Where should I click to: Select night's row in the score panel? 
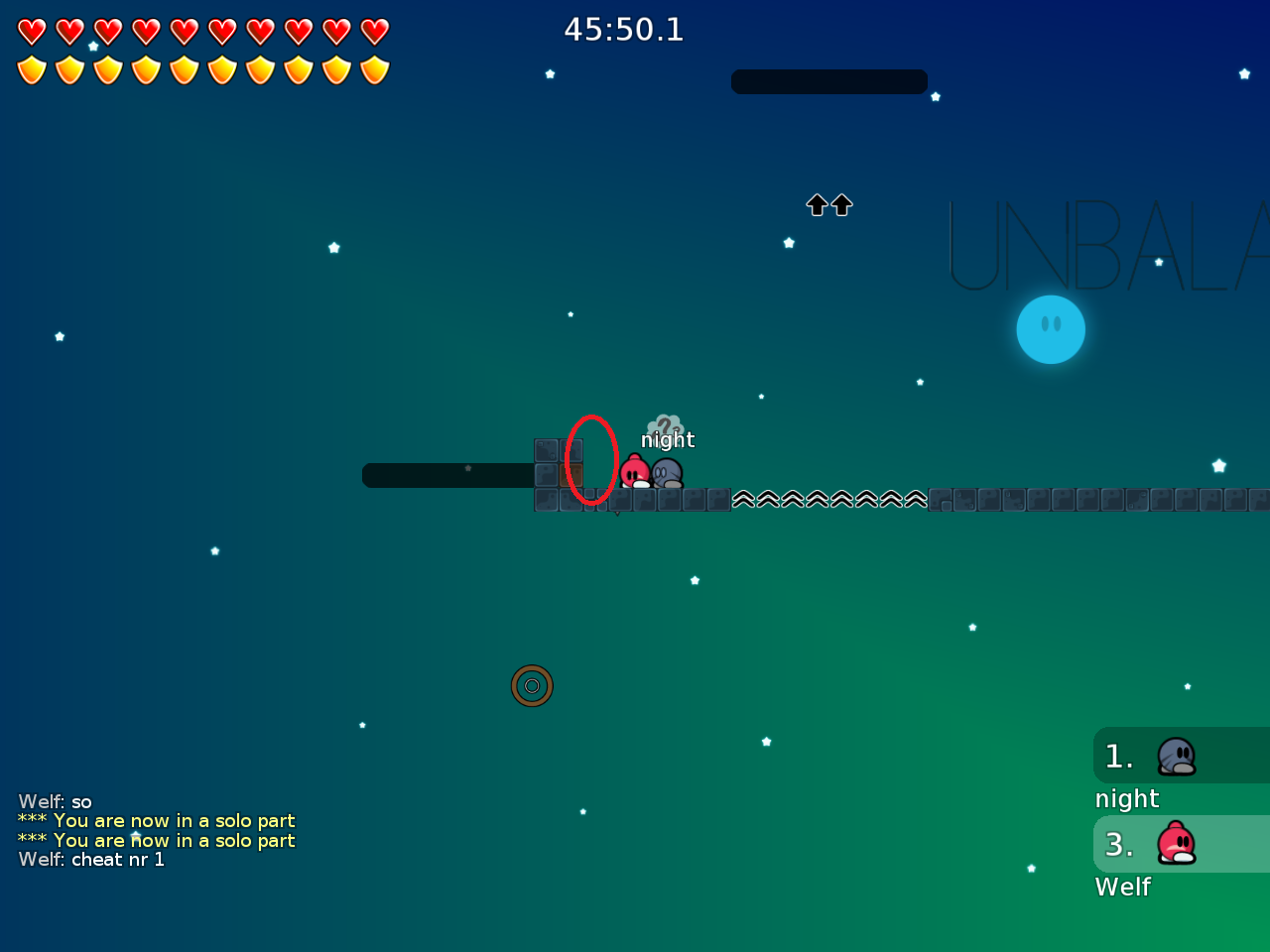click(1181, 757)
